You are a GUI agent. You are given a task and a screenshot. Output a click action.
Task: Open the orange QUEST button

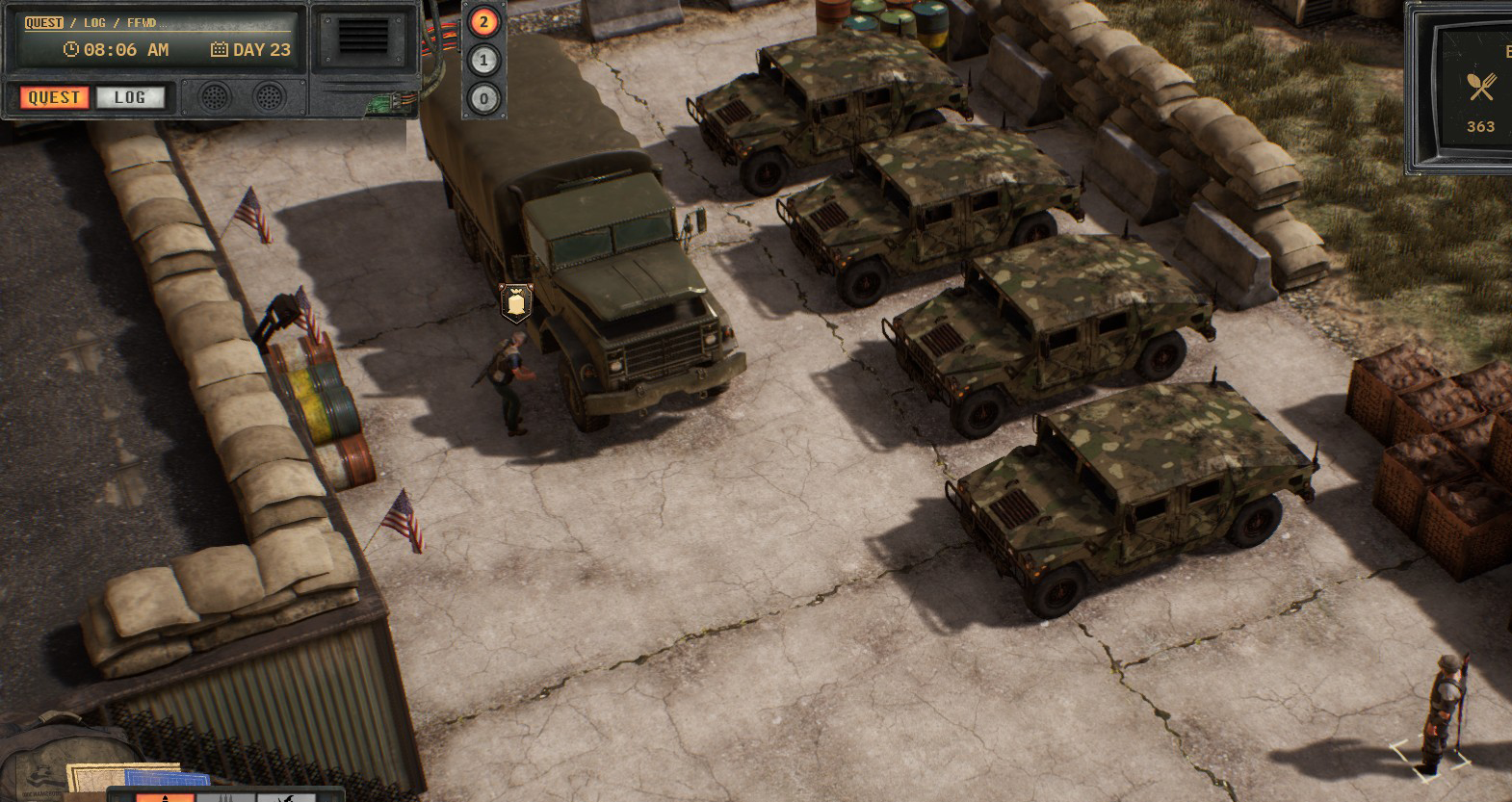[x=54, y=97]
